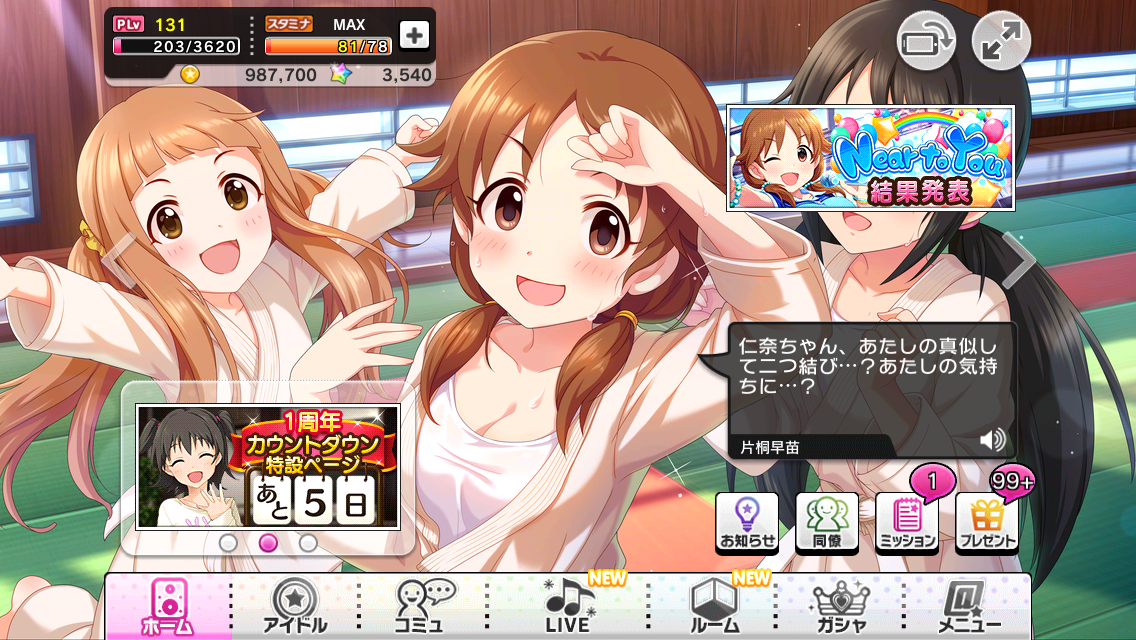Open the コミュ (Commu) tab

tap(424, 606)
